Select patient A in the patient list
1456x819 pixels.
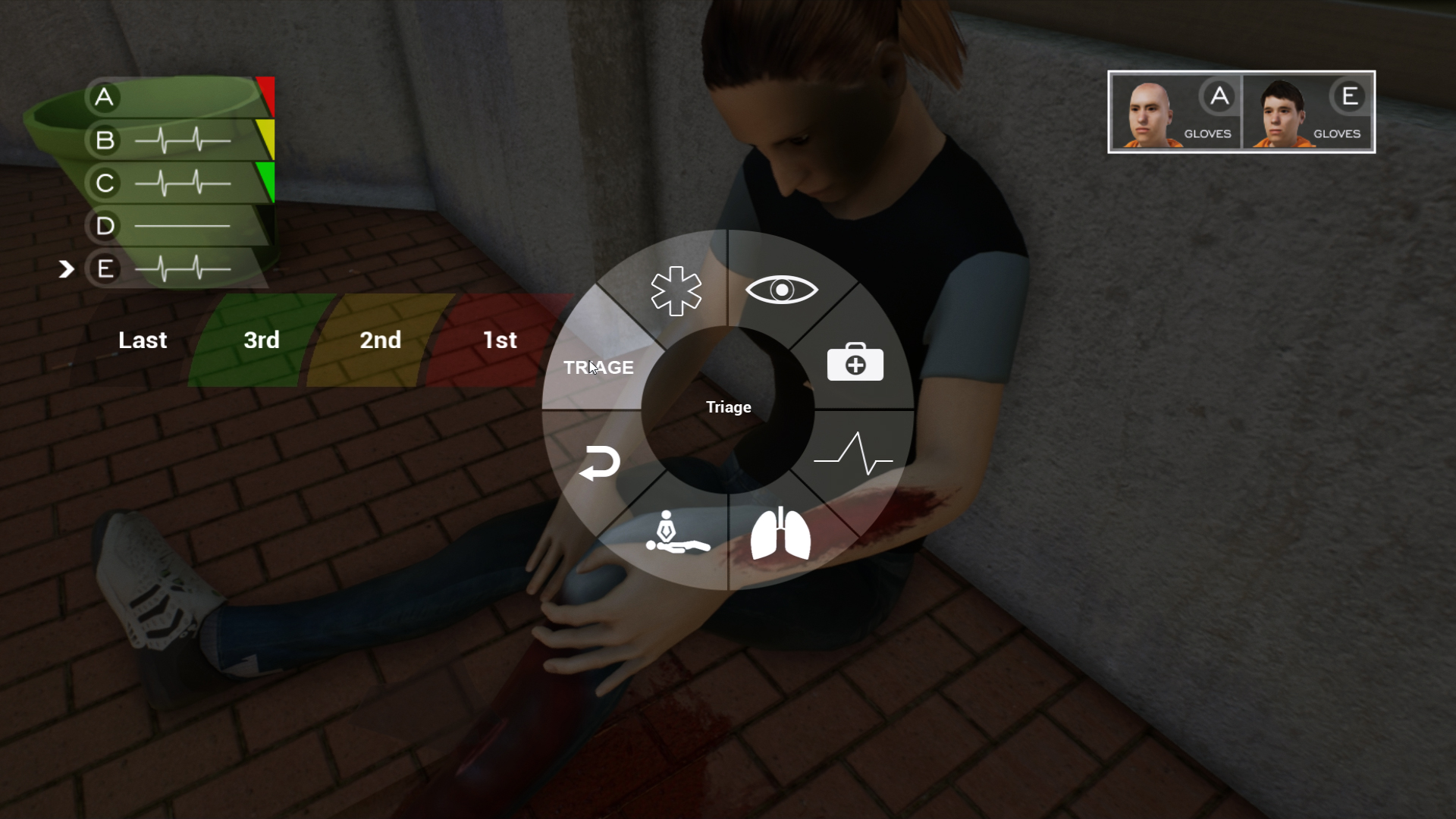(104, 97)
